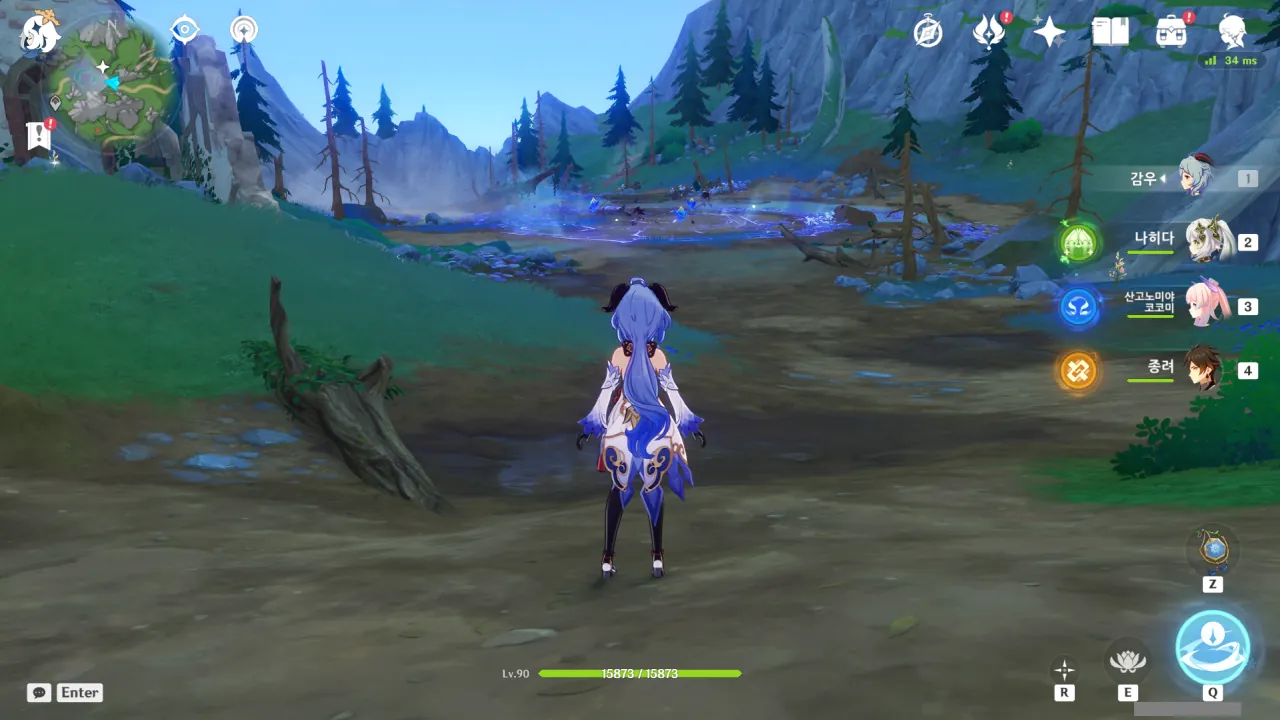Unleash the glowing Cryo elemental burst

point(1212,647)
